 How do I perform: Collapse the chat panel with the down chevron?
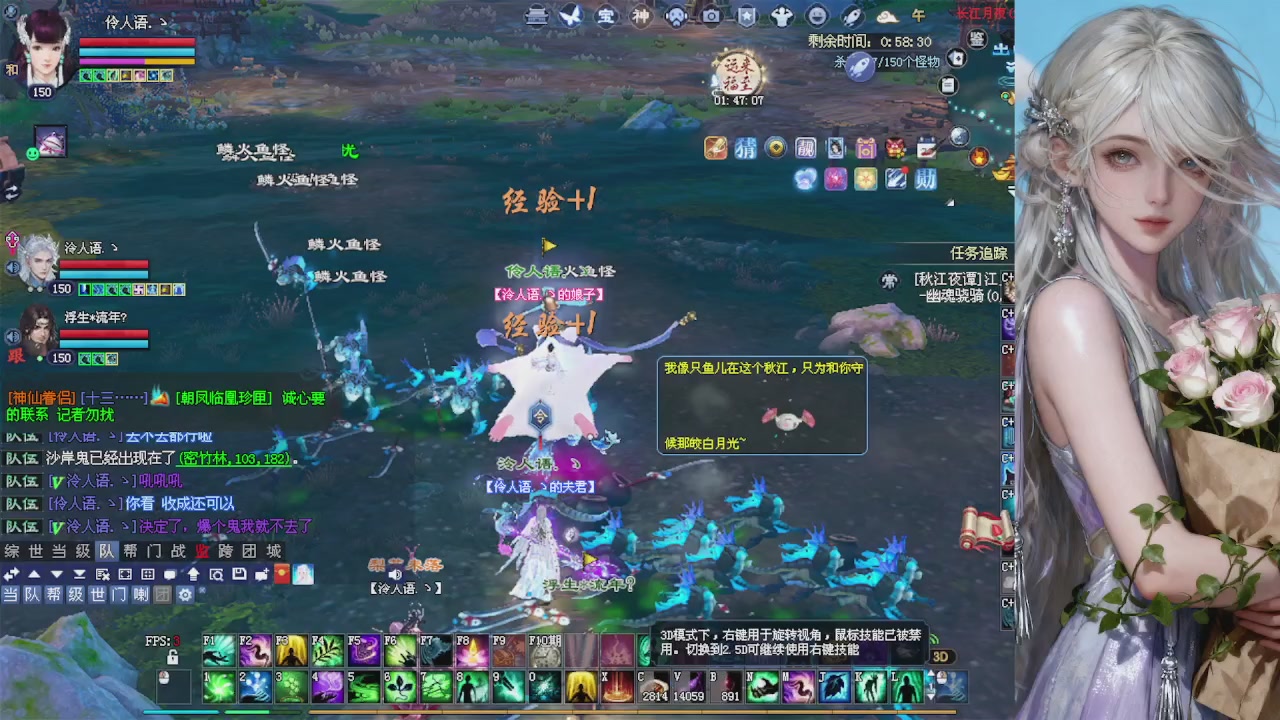click(56, 575)
